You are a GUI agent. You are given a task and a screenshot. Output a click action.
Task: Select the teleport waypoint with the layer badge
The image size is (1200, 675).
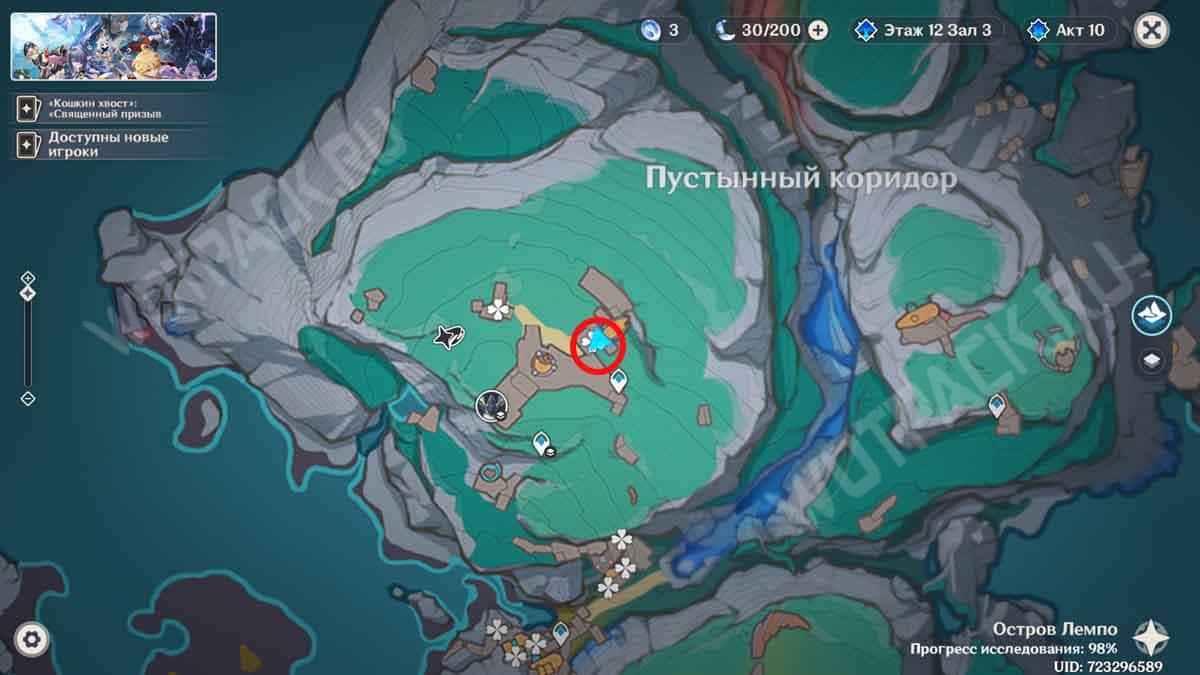pyautogui.click(x=542, y=441)
